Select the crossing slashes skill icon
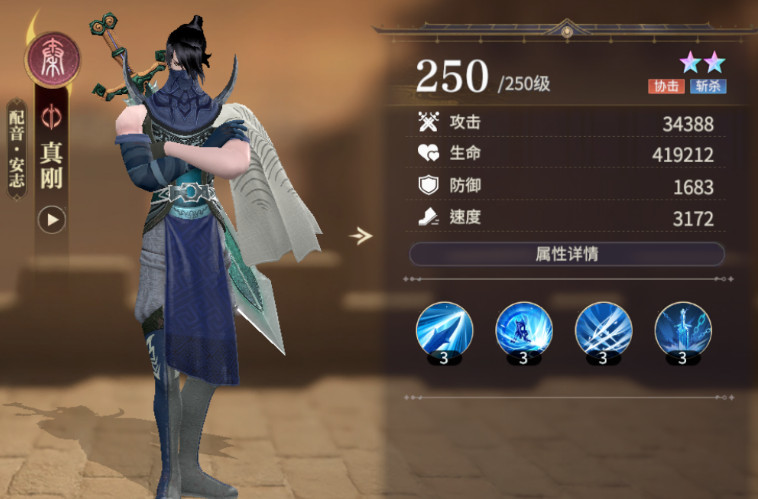 (x=603, y=330)
